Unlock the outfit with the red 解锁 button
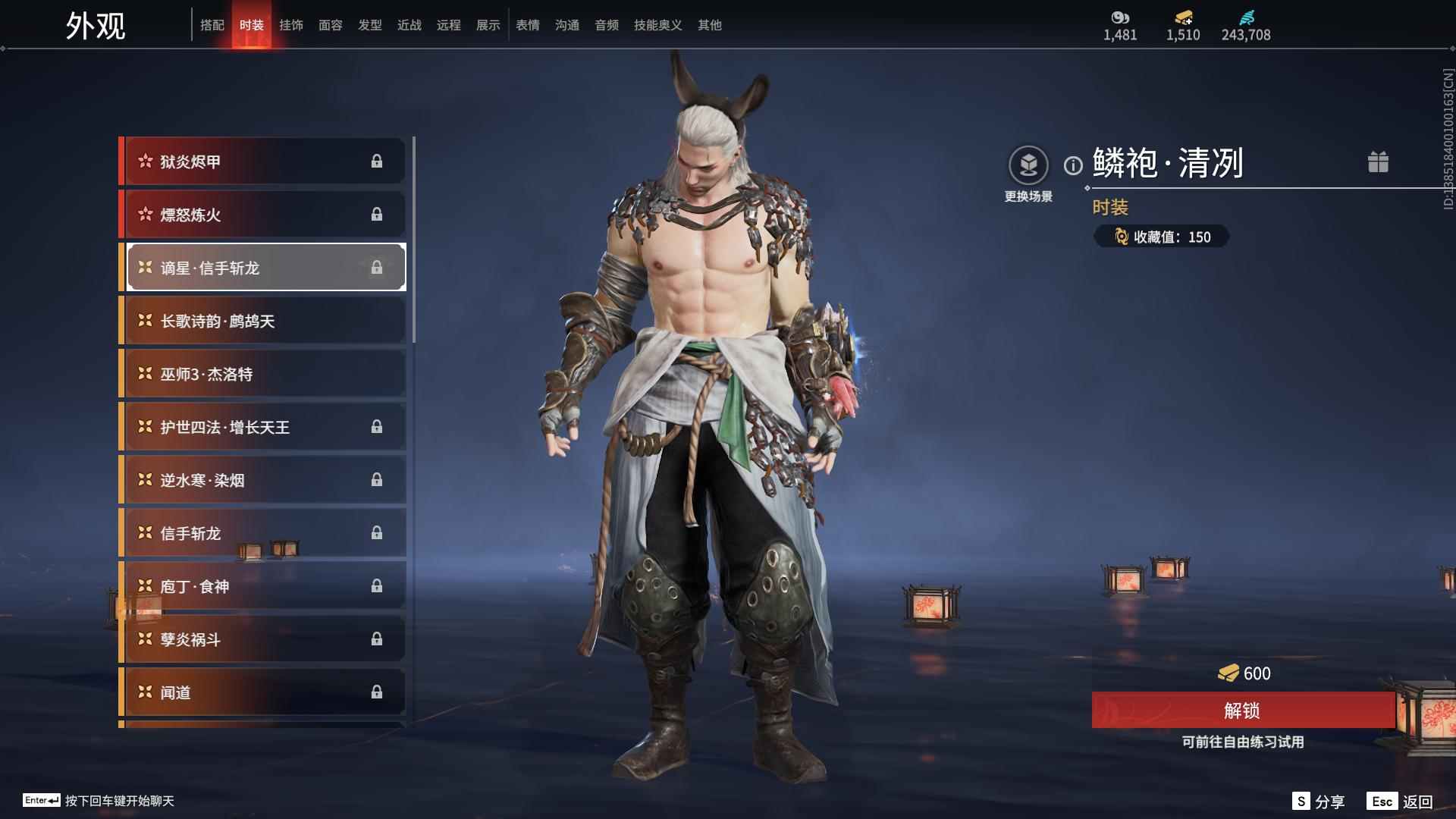The height and width of the screenshot is (819, 1456). tap(1242, 711)
